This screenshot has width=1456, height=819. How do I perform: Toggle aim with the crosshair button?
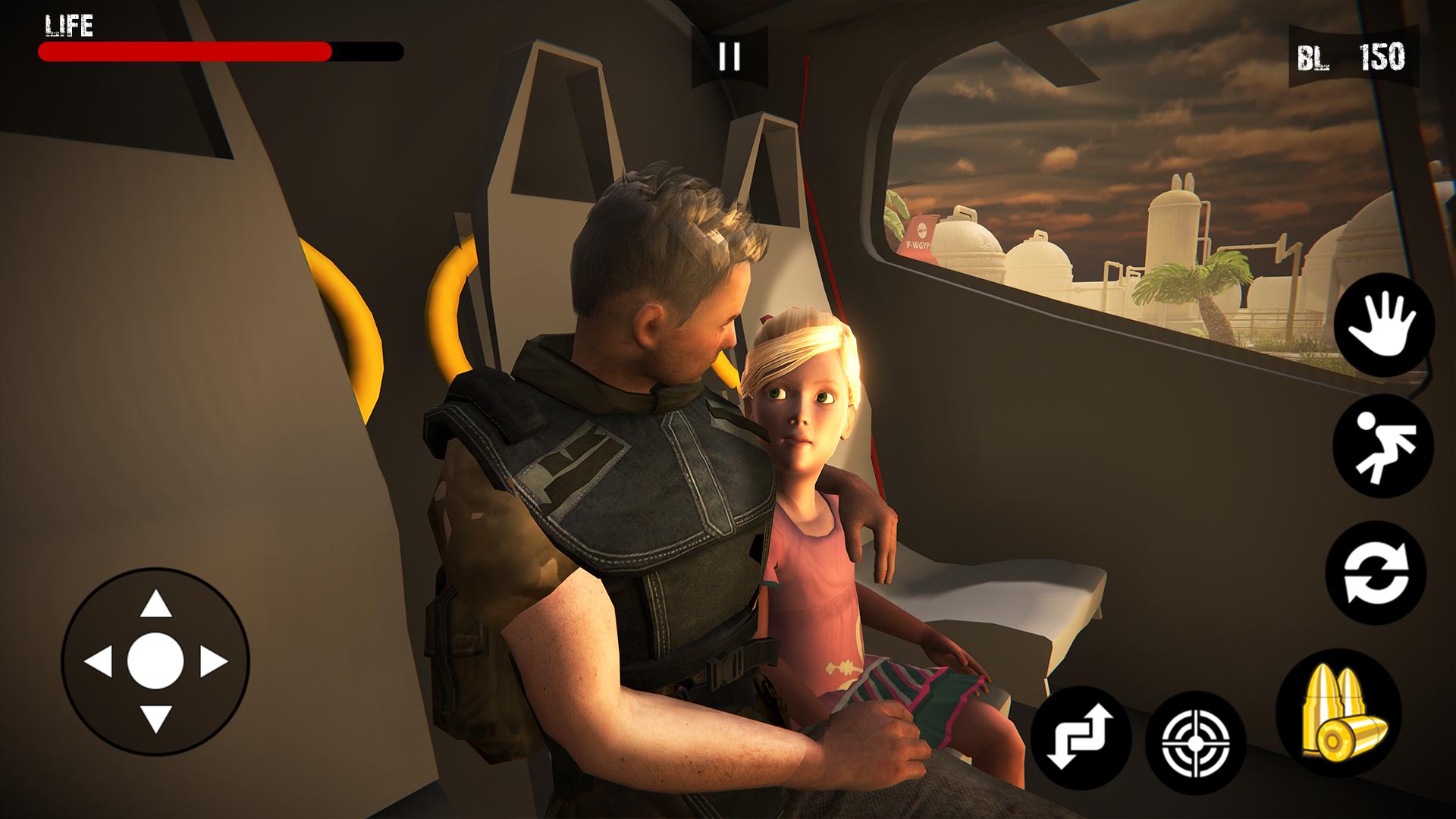pos(1195,741)
